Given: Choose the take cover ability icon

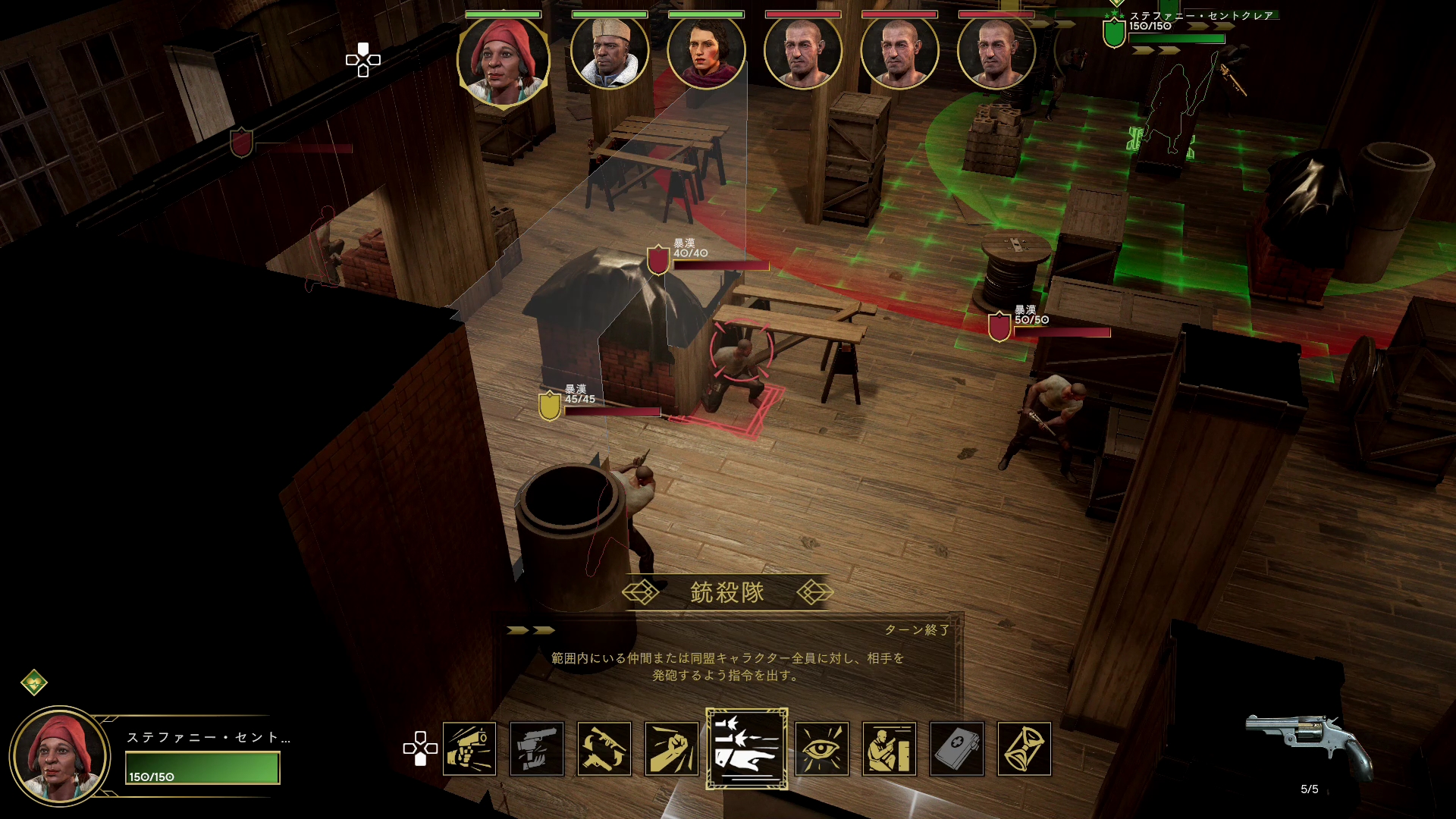Looking at the screenshot, I should point(890,749).
